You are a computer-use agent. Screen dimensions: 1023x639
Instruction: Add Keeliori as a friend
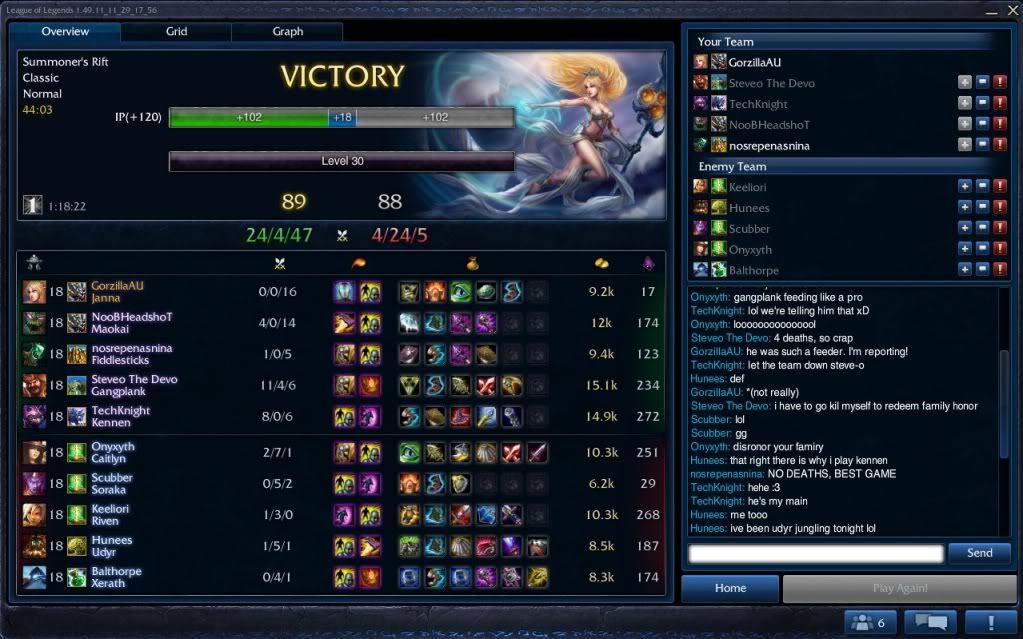click(964, 187)
